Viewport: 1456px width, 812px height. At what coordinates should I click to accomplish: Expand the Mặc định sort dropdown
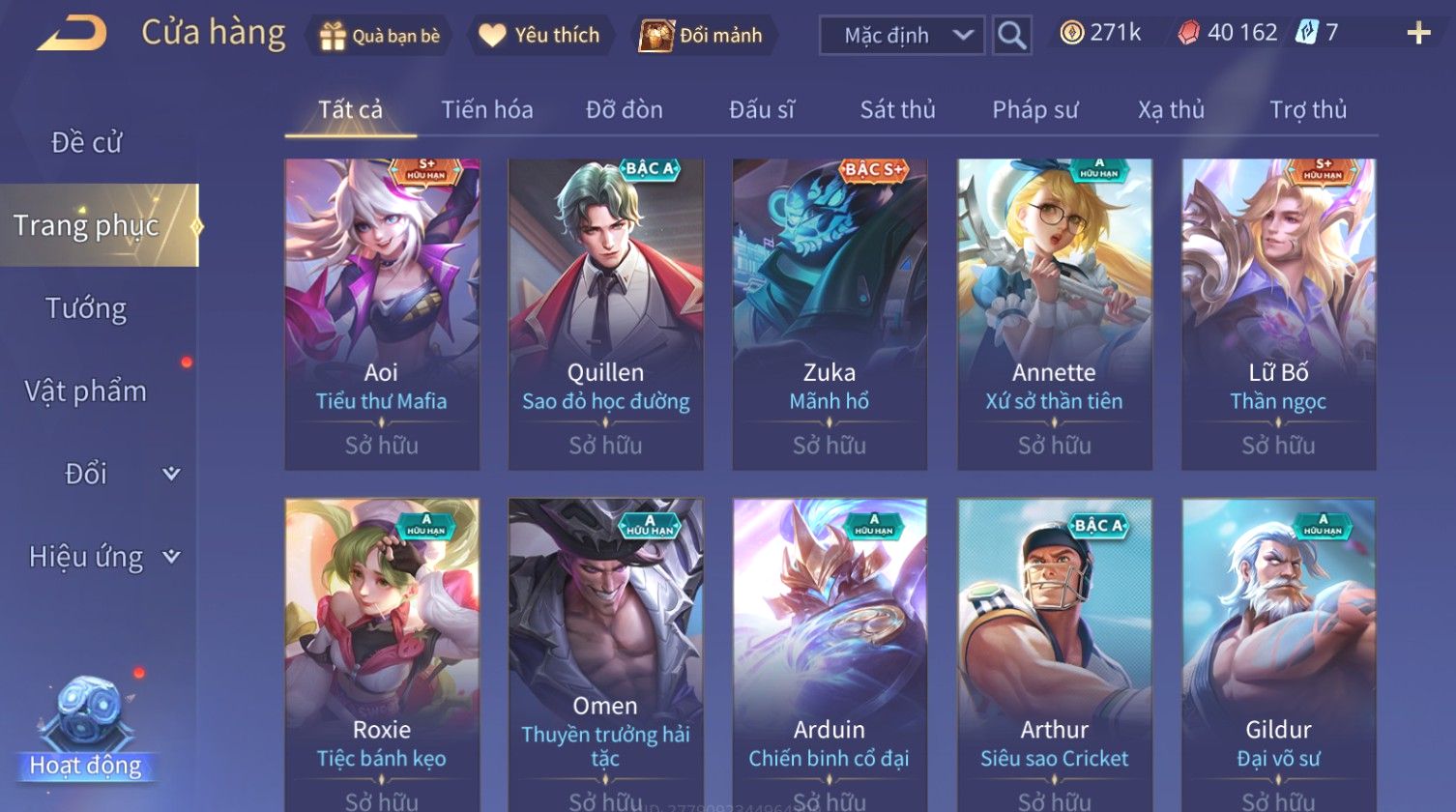tap(901, 36)
